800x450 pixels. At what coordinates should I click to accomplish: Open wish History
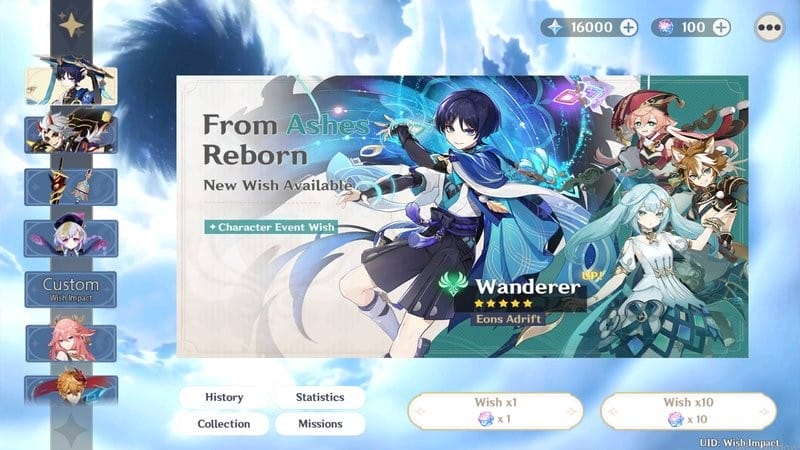point(224,397)
